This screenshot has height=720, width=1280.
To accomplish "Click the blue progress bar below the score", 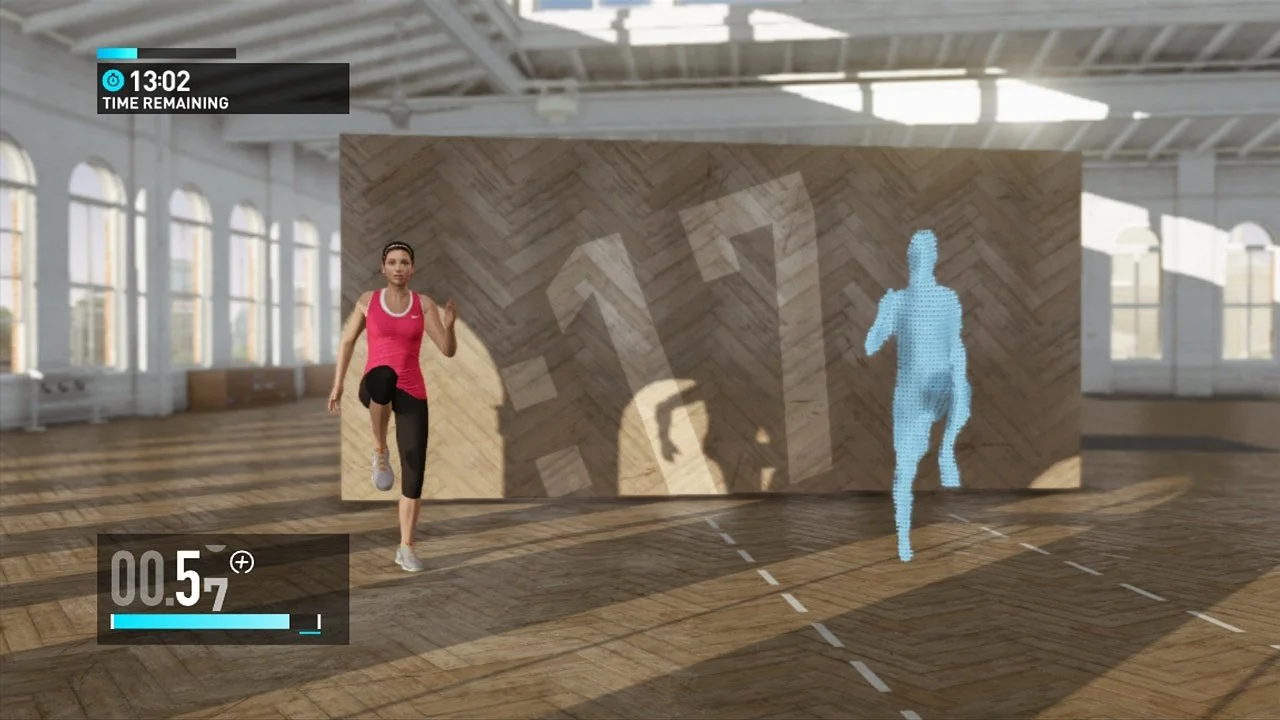I will pyautogui.click(x=200, y=622).
